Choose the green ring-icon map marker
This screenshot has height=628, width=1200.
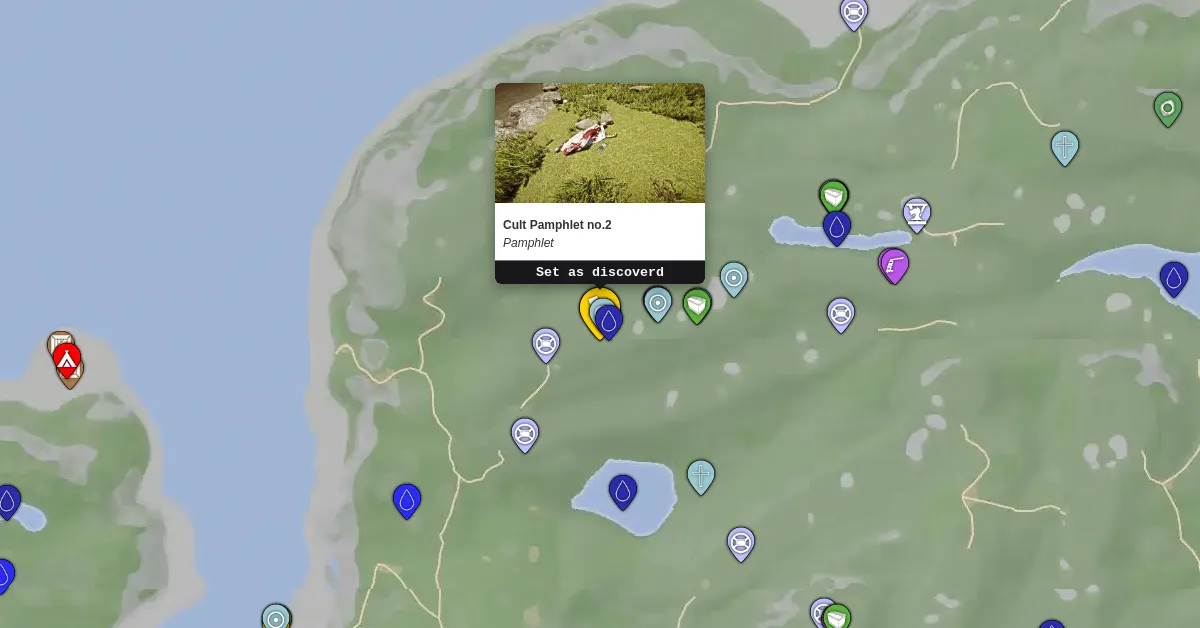coord(1167,107)
